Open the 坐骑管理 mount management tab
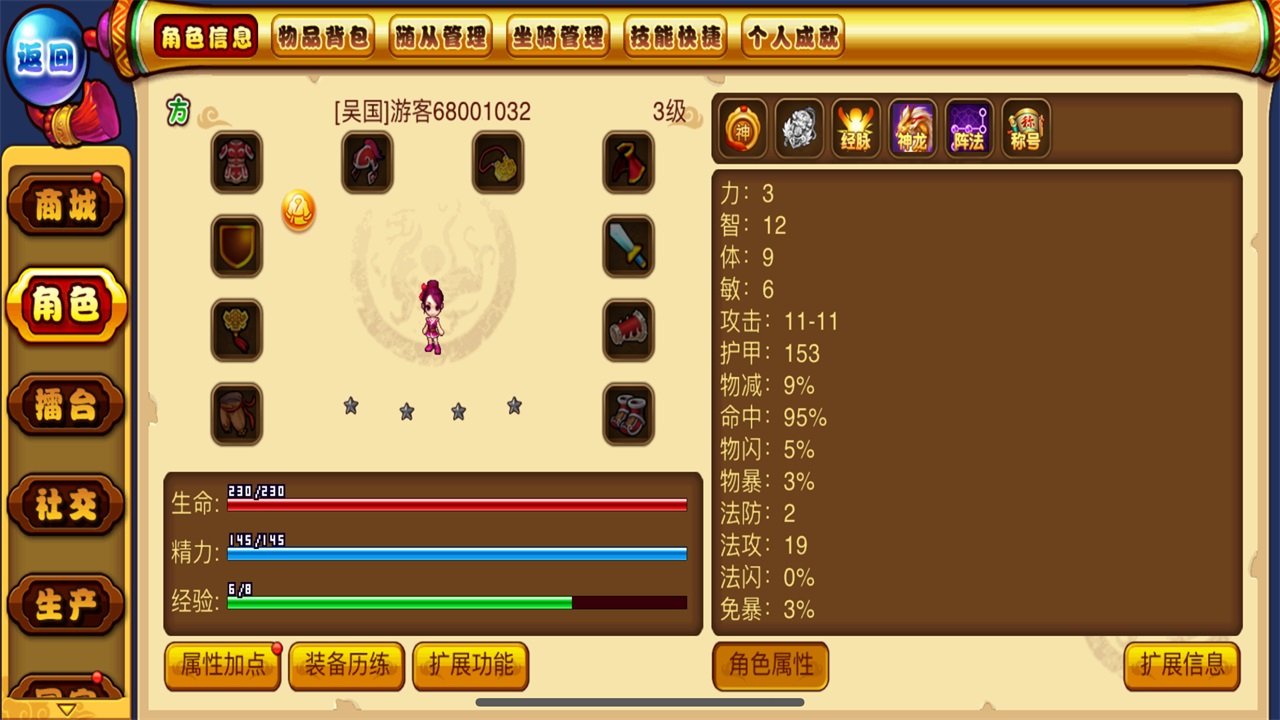Viewport: 1280px width, 720px height. [x=558, y=34]
